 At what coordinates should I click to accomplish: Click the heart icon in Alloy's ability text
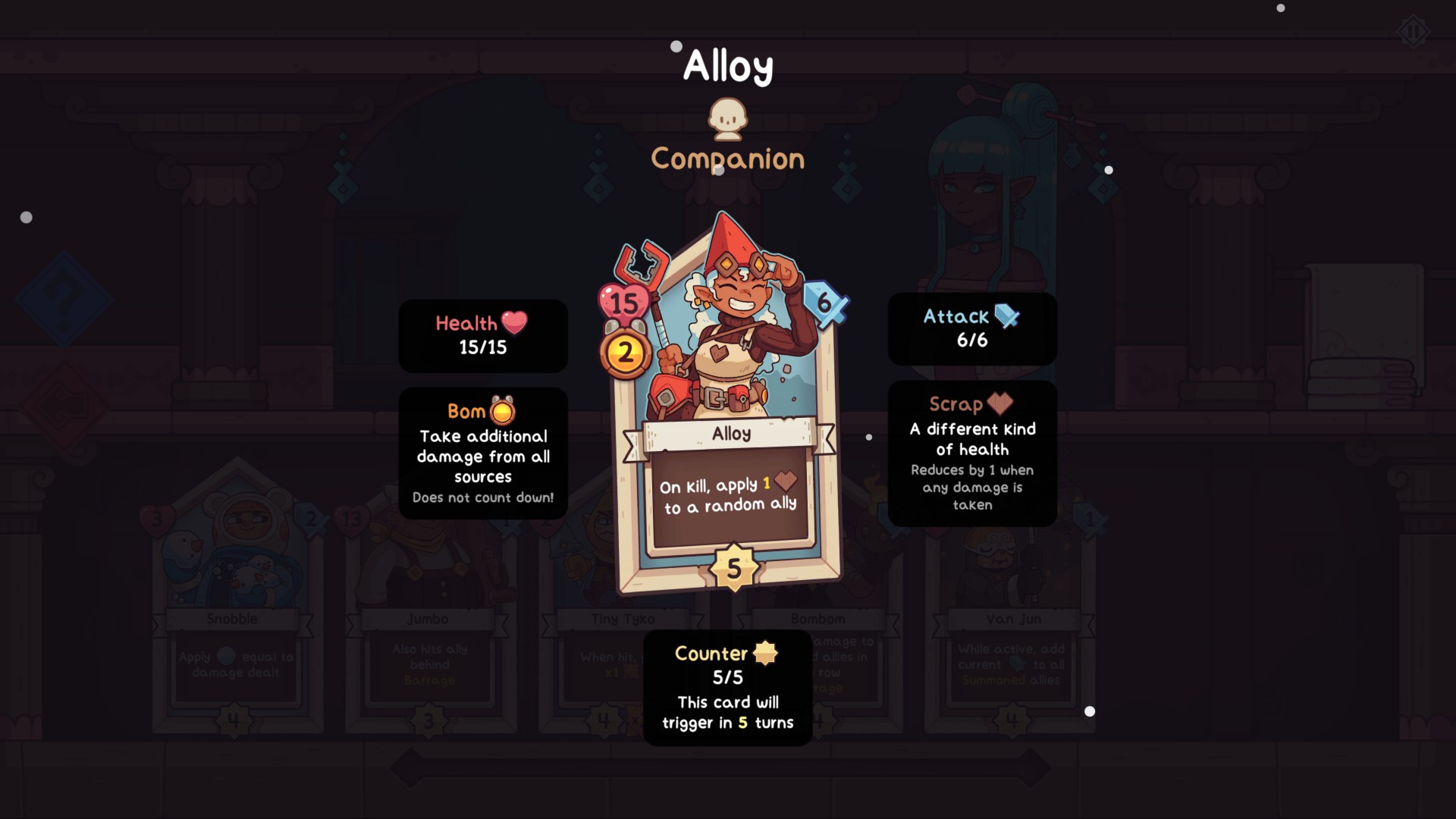786,479
